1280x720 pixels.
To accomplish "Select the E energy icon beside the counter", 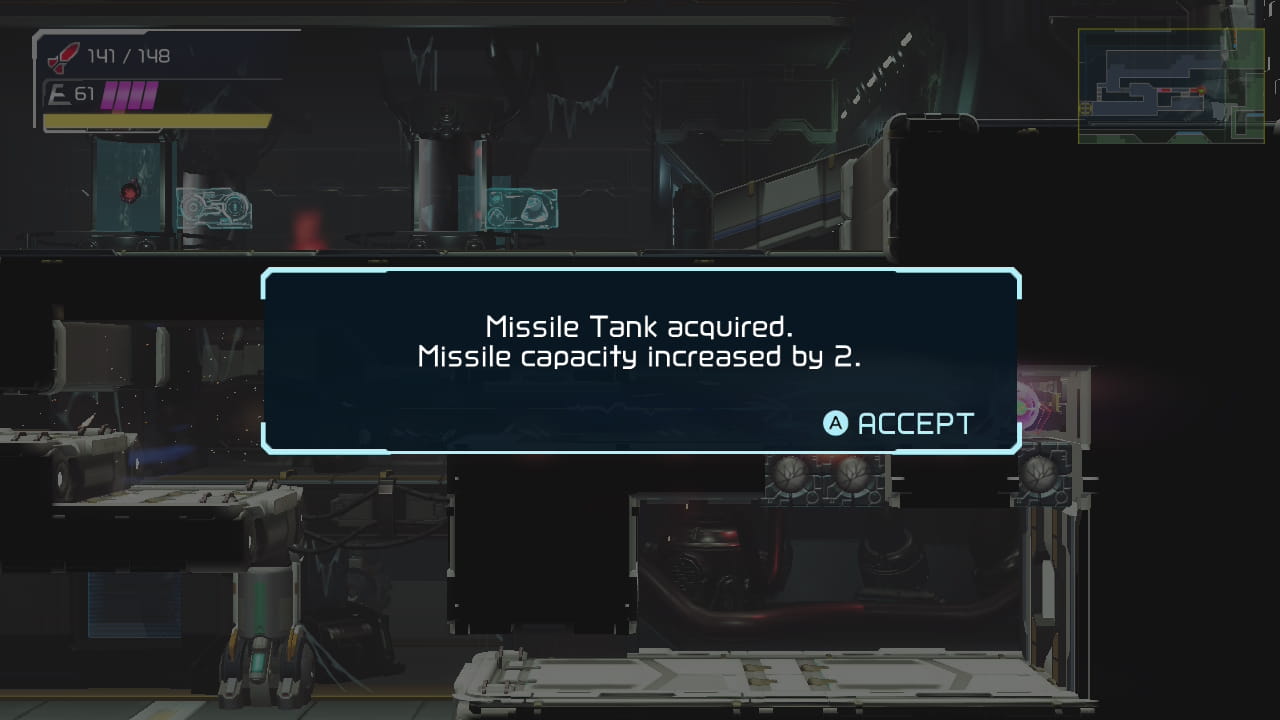I will (x=60, y=92).
